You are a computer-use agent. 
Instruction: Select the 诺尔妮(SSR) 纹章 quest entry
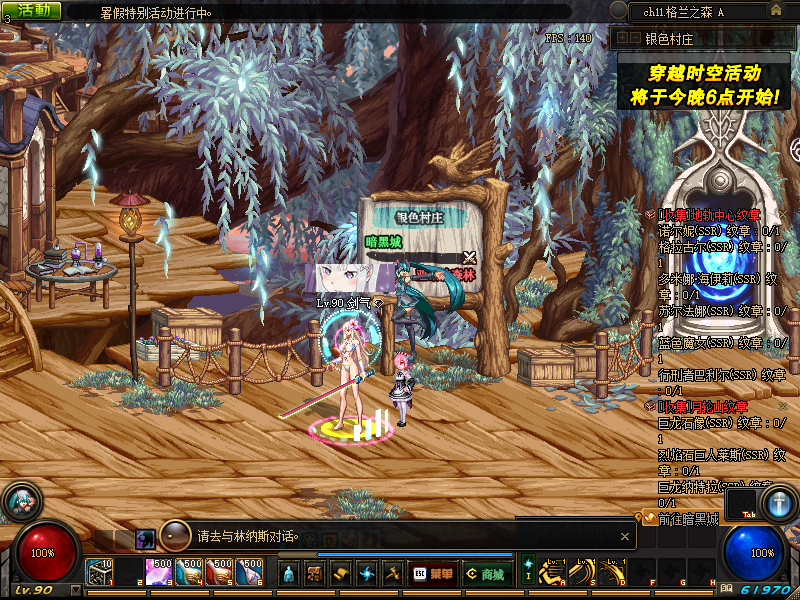pos(719,231)
